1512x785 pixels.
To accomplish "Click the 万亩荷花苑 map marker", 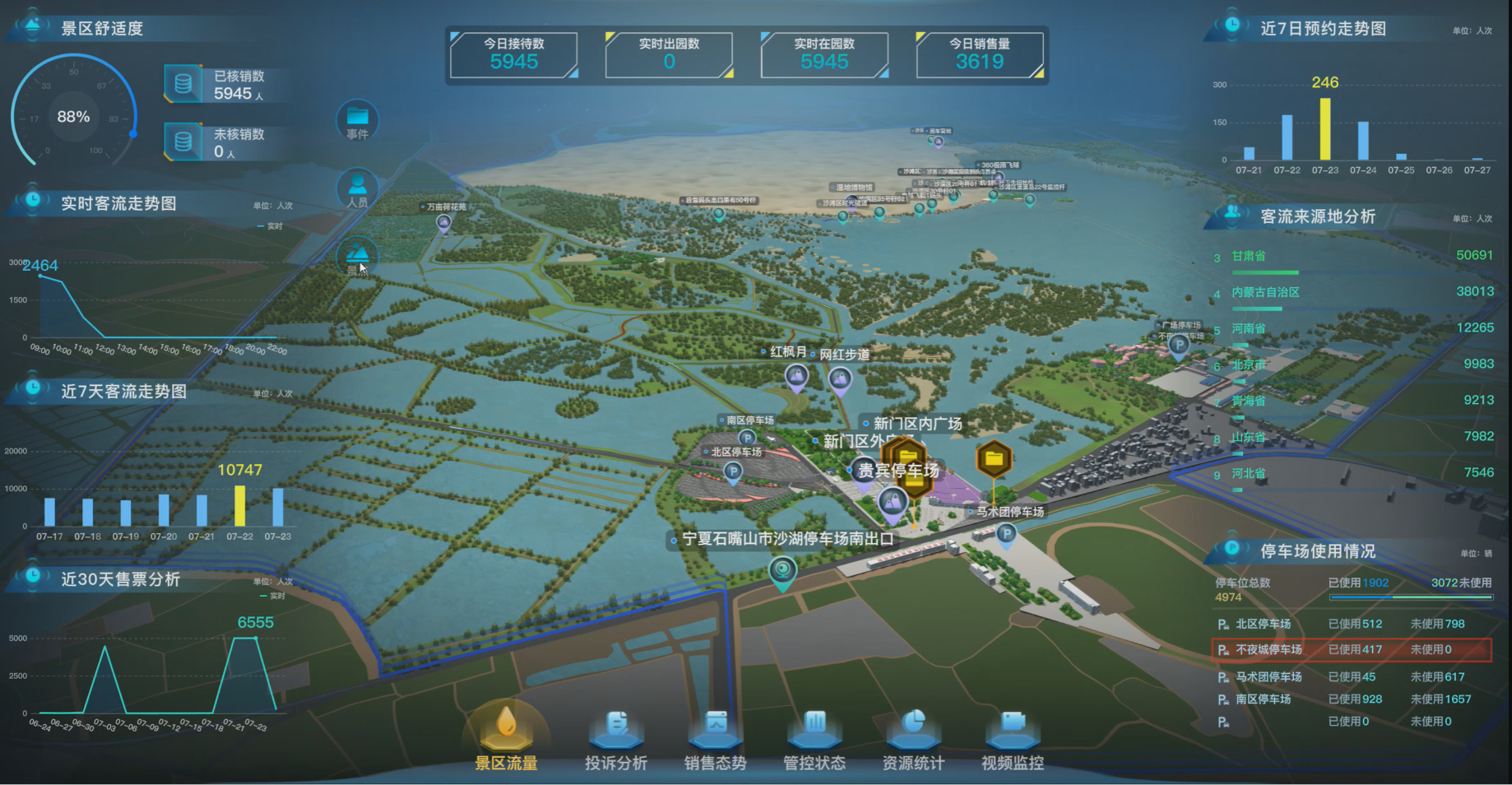I will pyautogui.click(x=443, y=221).
